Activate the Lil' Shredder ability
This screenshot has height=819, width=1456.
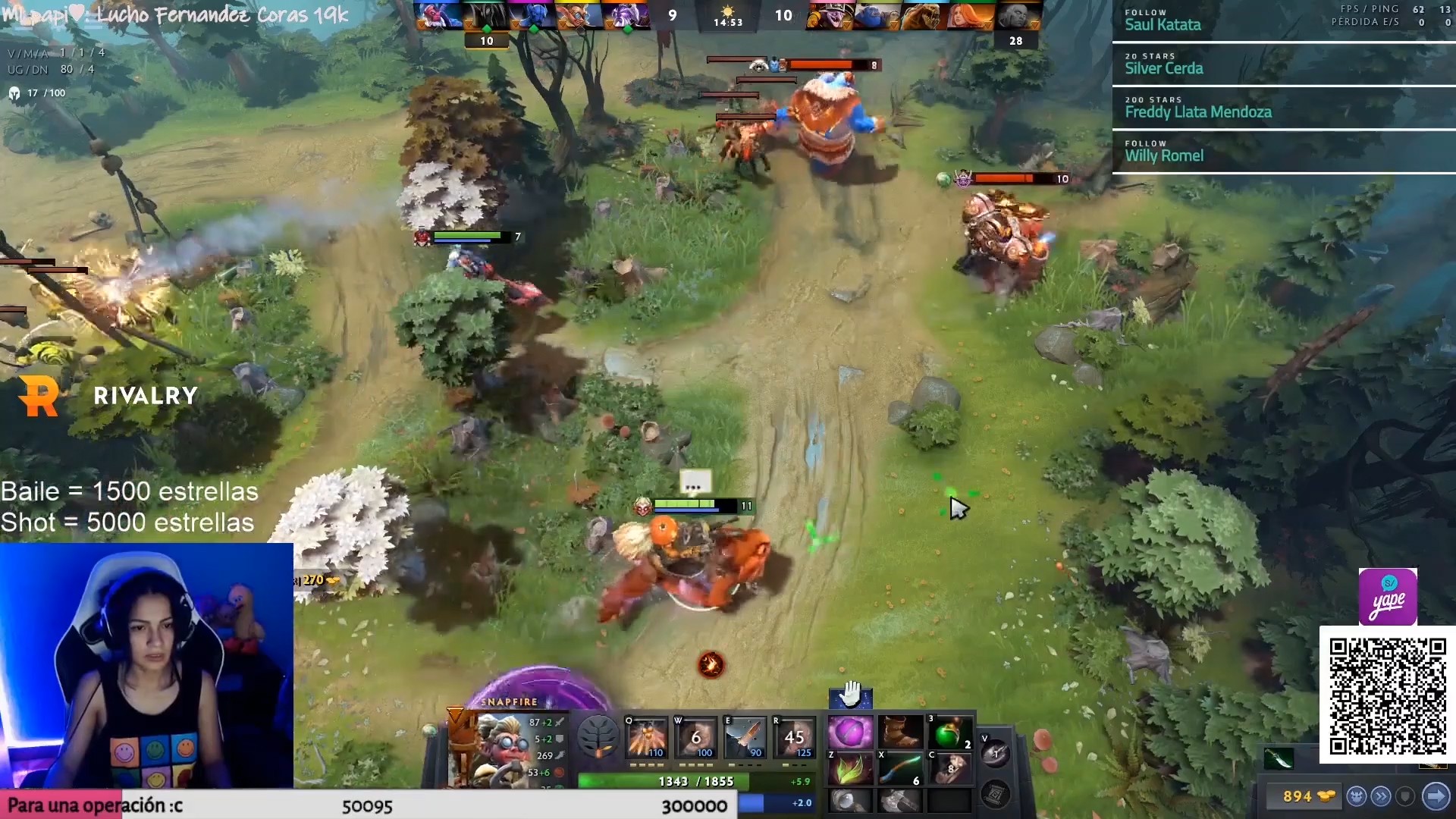point(745,736)
